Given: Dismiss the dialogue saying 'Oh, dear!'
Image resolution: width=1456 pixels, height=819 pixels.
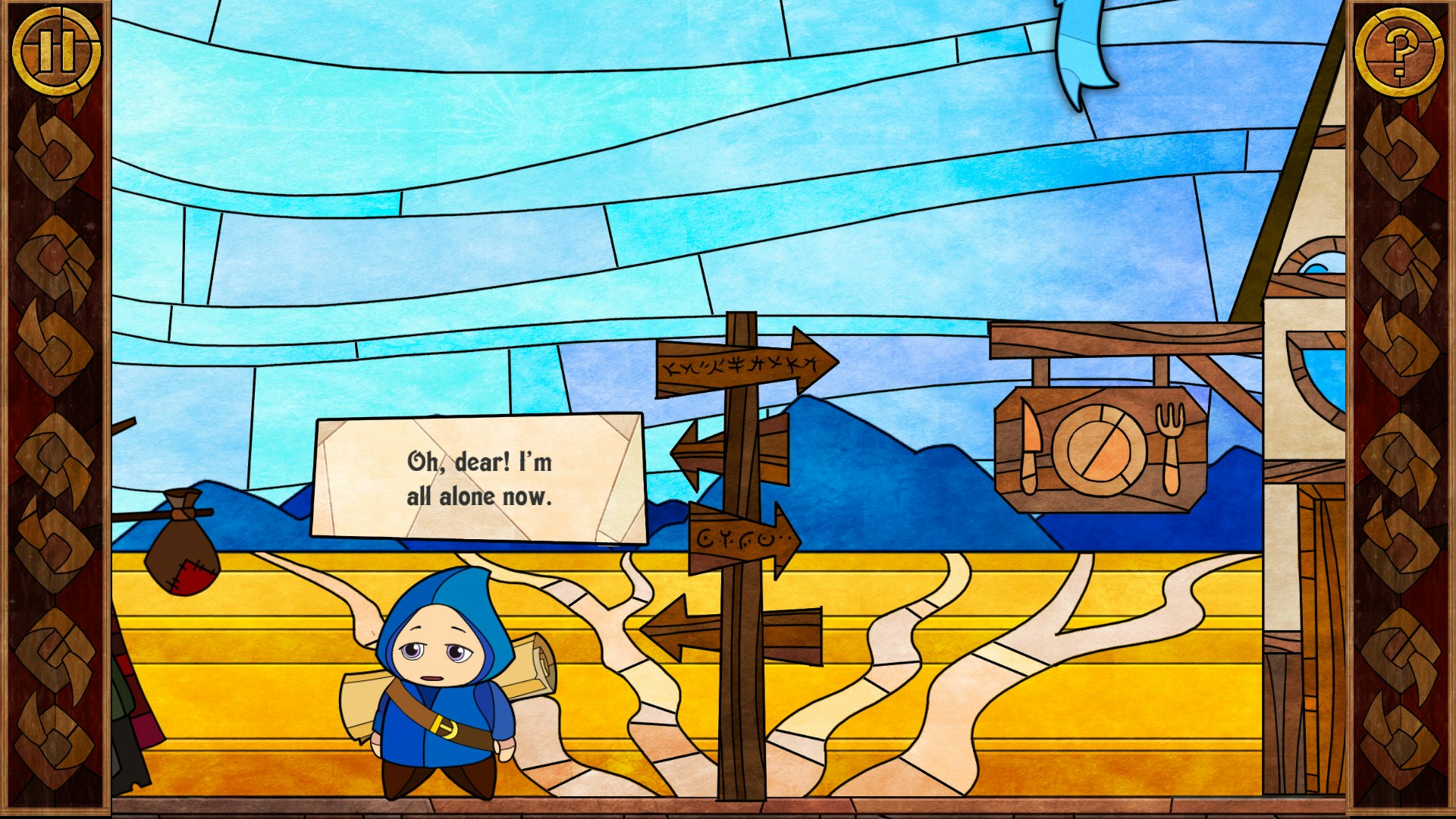Looking at the screenshot, I should [479, 478].
